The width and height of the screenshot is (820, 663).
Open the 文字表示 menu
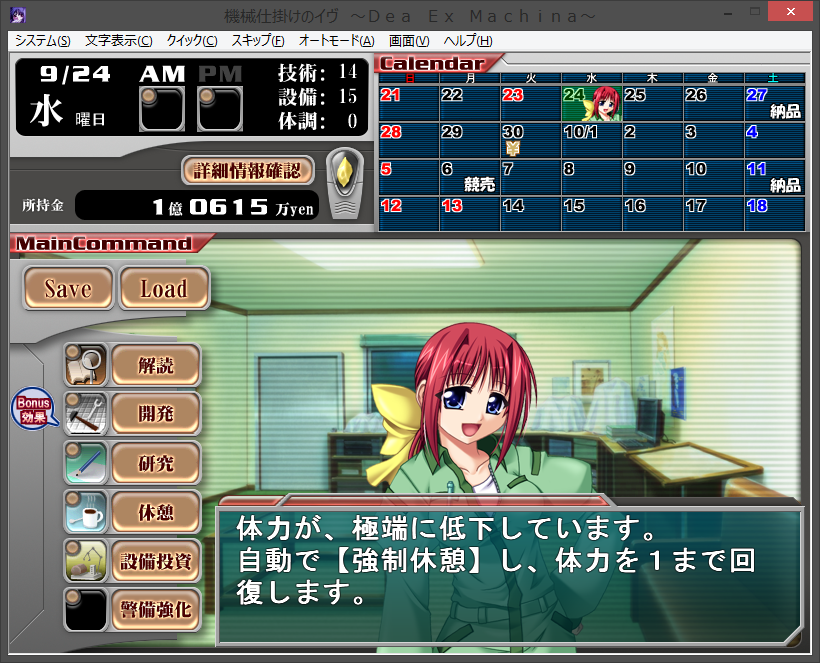pyautogui.click(x=118, y=41)
